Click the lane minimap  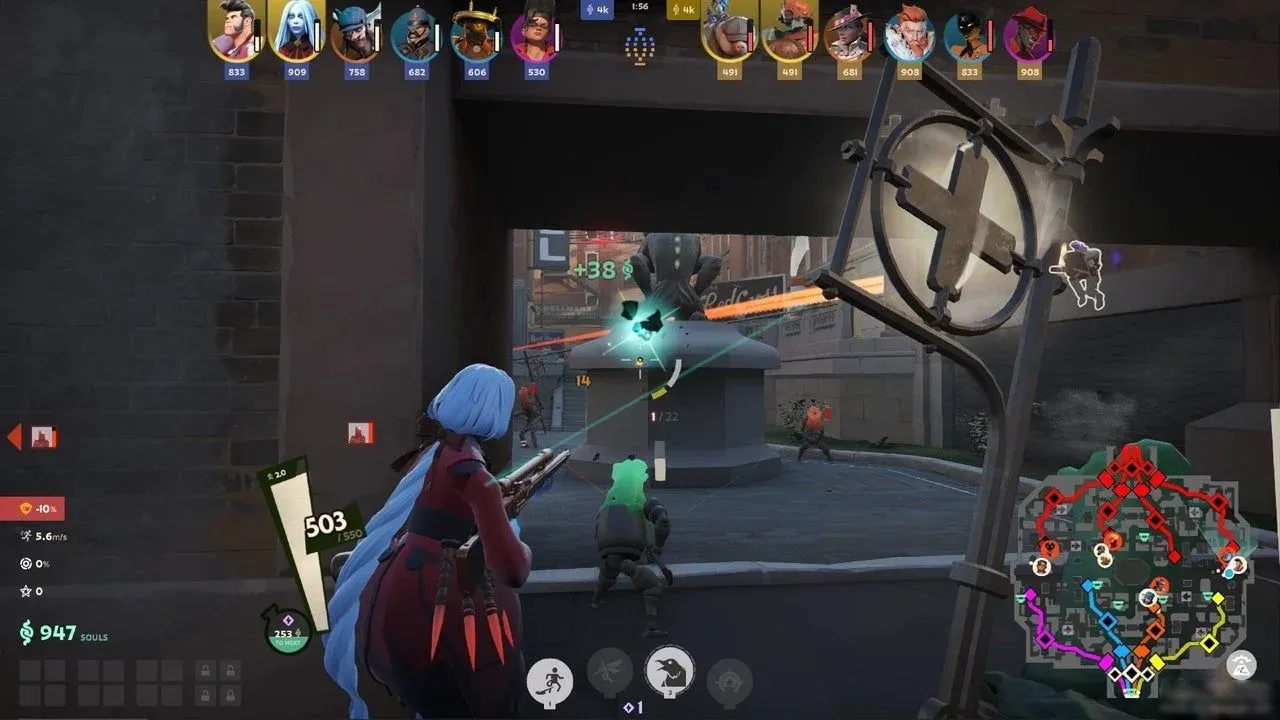(1132, 568)
